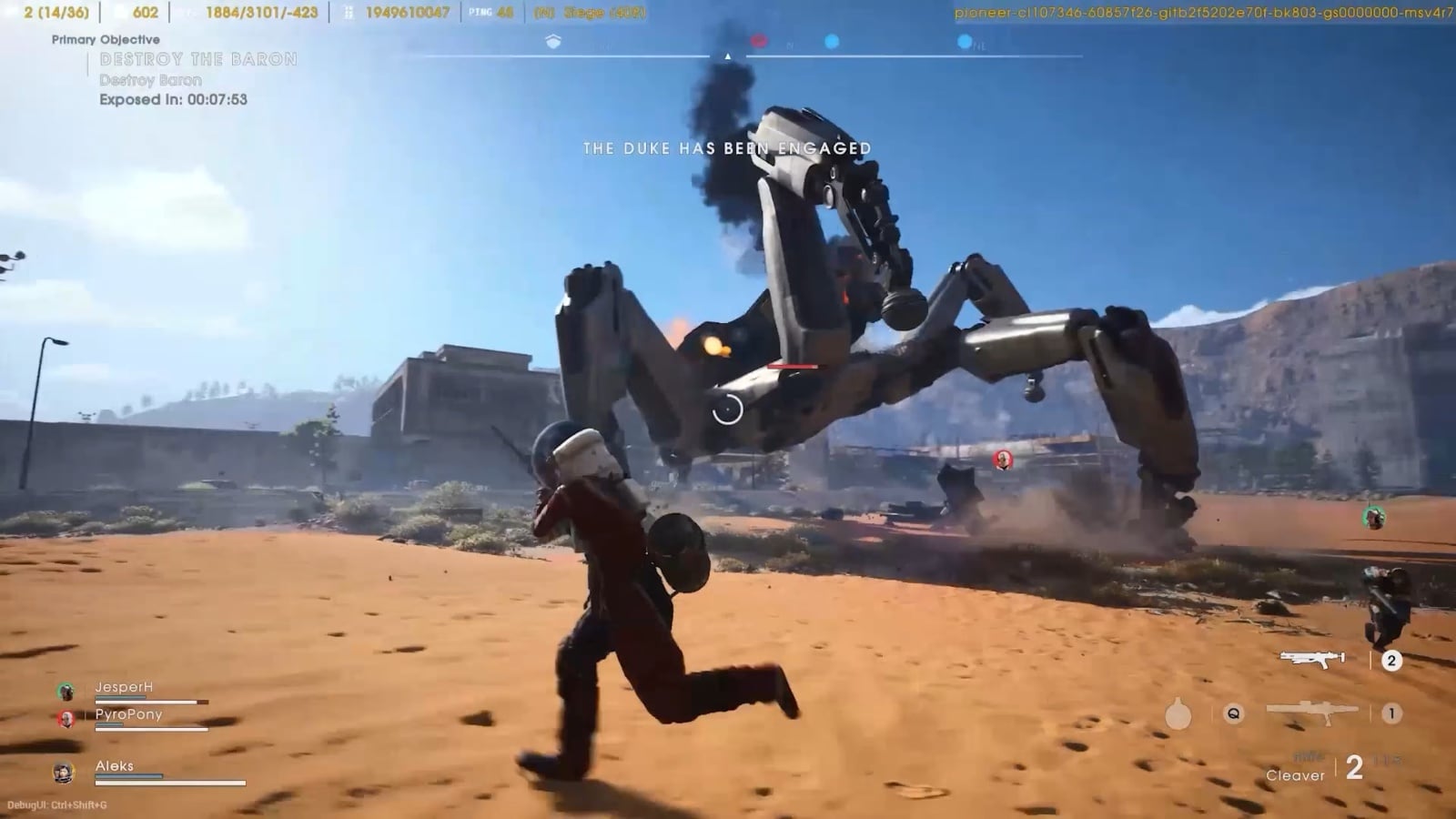Image resolution: width=1456 pixels, height=819 pixels.
Task: Click the red enemy marker on the compass
Action: (758, 39)
